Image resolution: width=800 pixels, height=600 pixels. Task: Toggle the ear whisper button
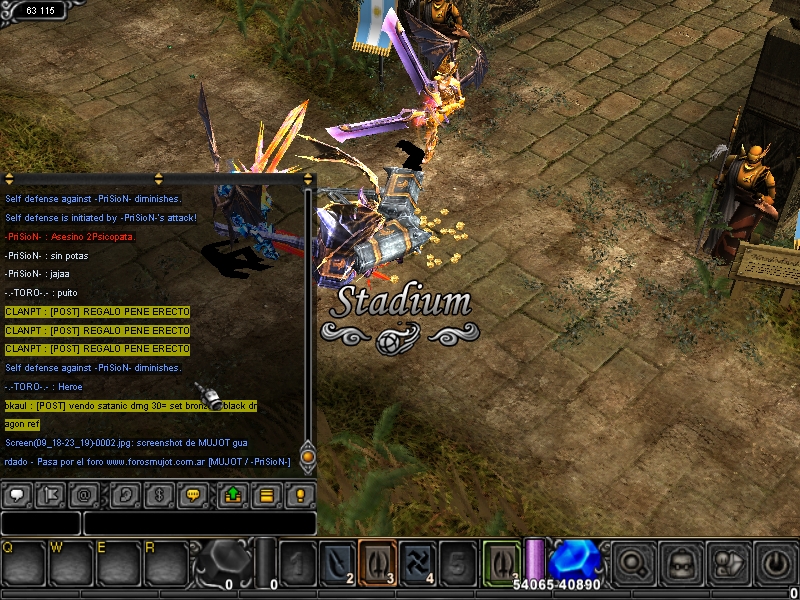tap(124, 495)
